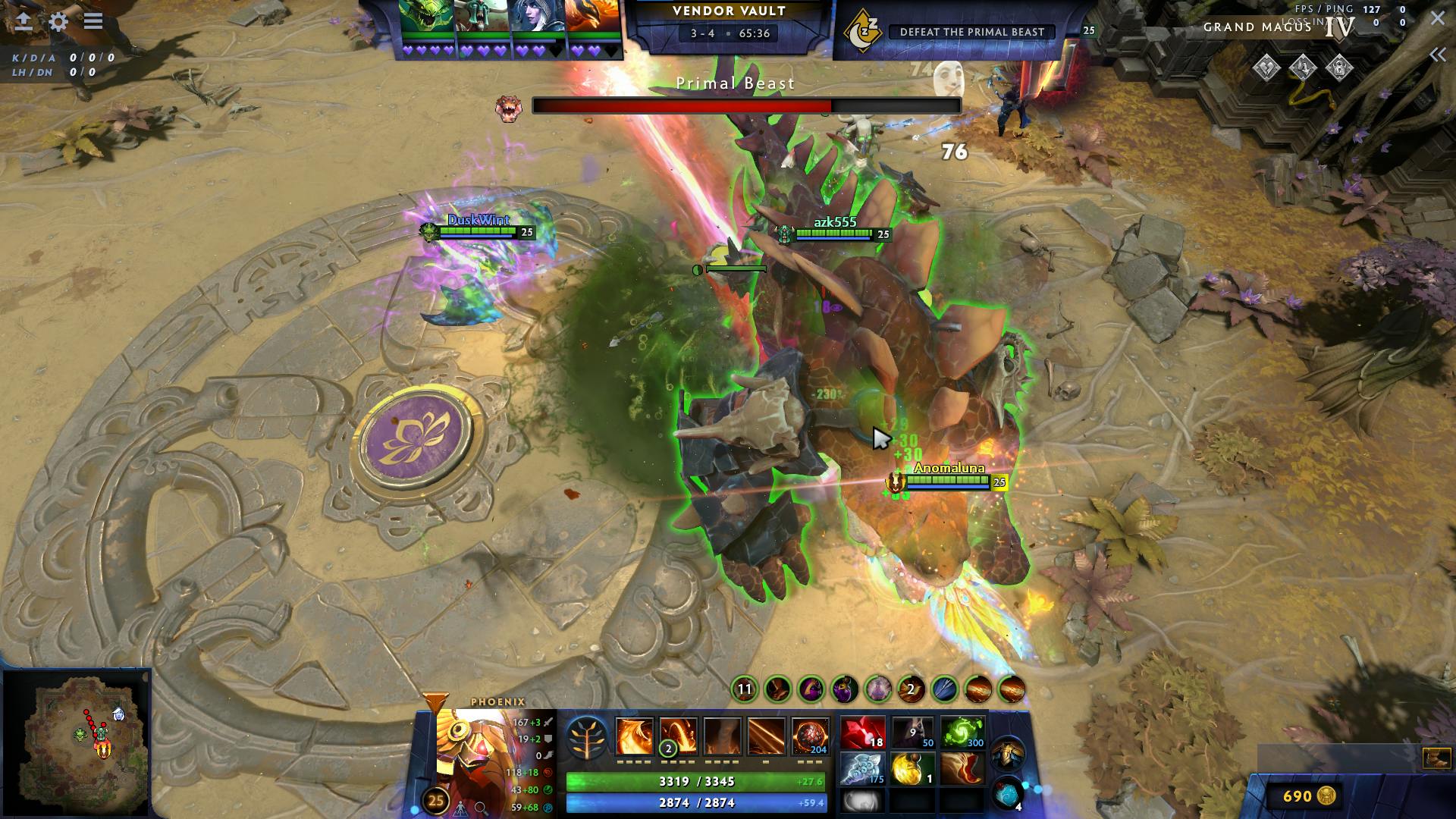Screen dimensions: 1456x819
Task: Activate the Icarus Dive ability
Action: click(x=634, y=736)
